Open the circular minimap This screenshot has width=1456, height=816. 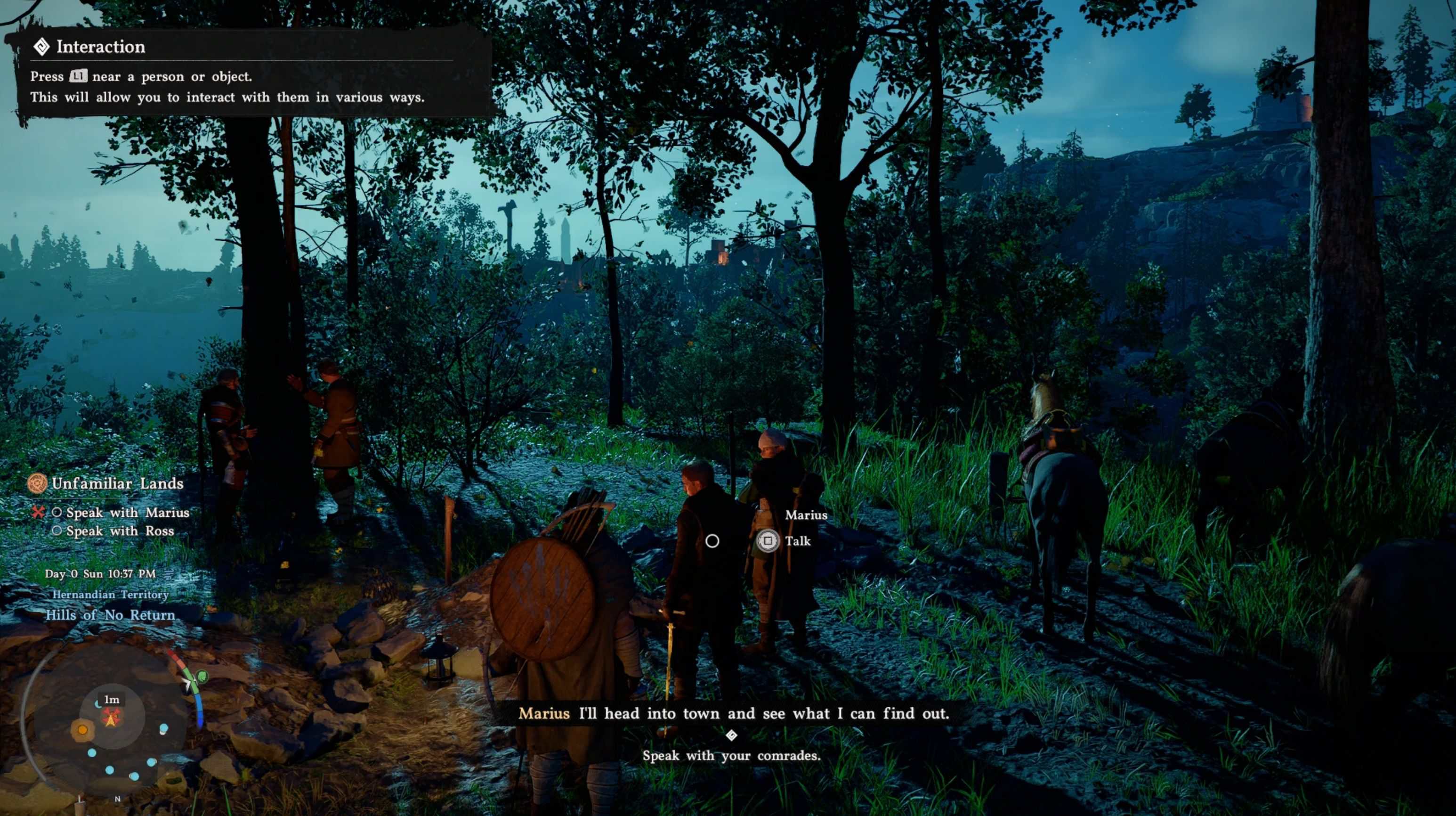111,721
